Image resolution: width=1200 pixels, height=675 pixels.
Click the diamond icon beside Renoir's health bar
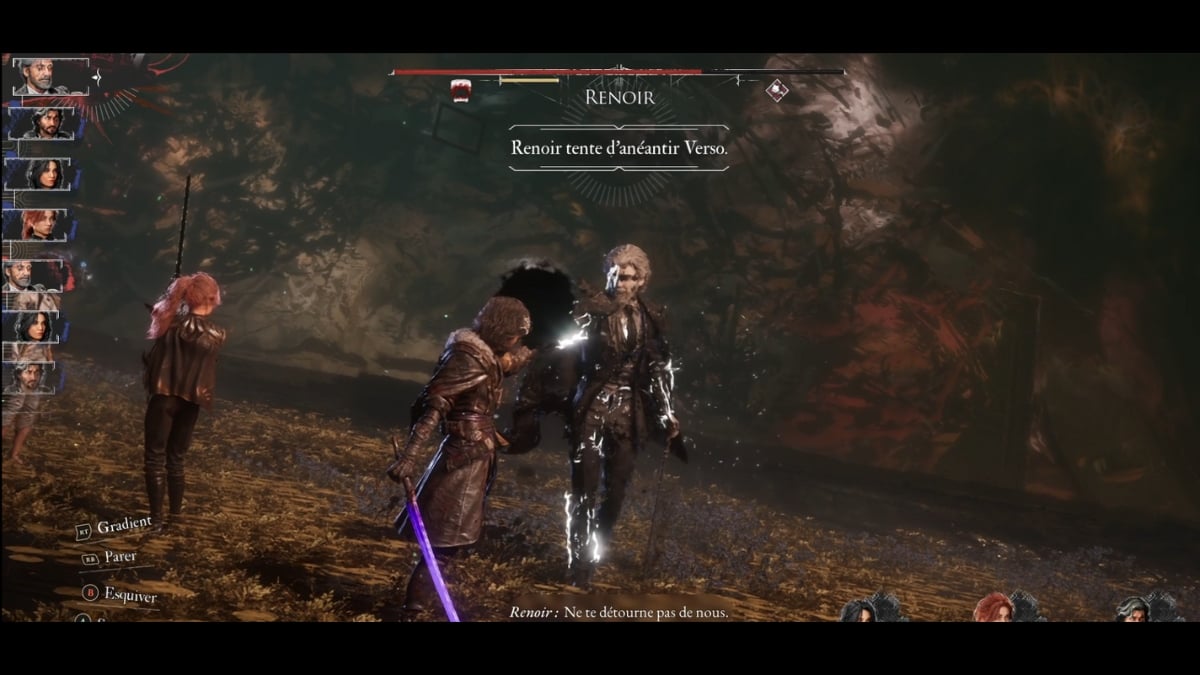[x=777, y=90]
